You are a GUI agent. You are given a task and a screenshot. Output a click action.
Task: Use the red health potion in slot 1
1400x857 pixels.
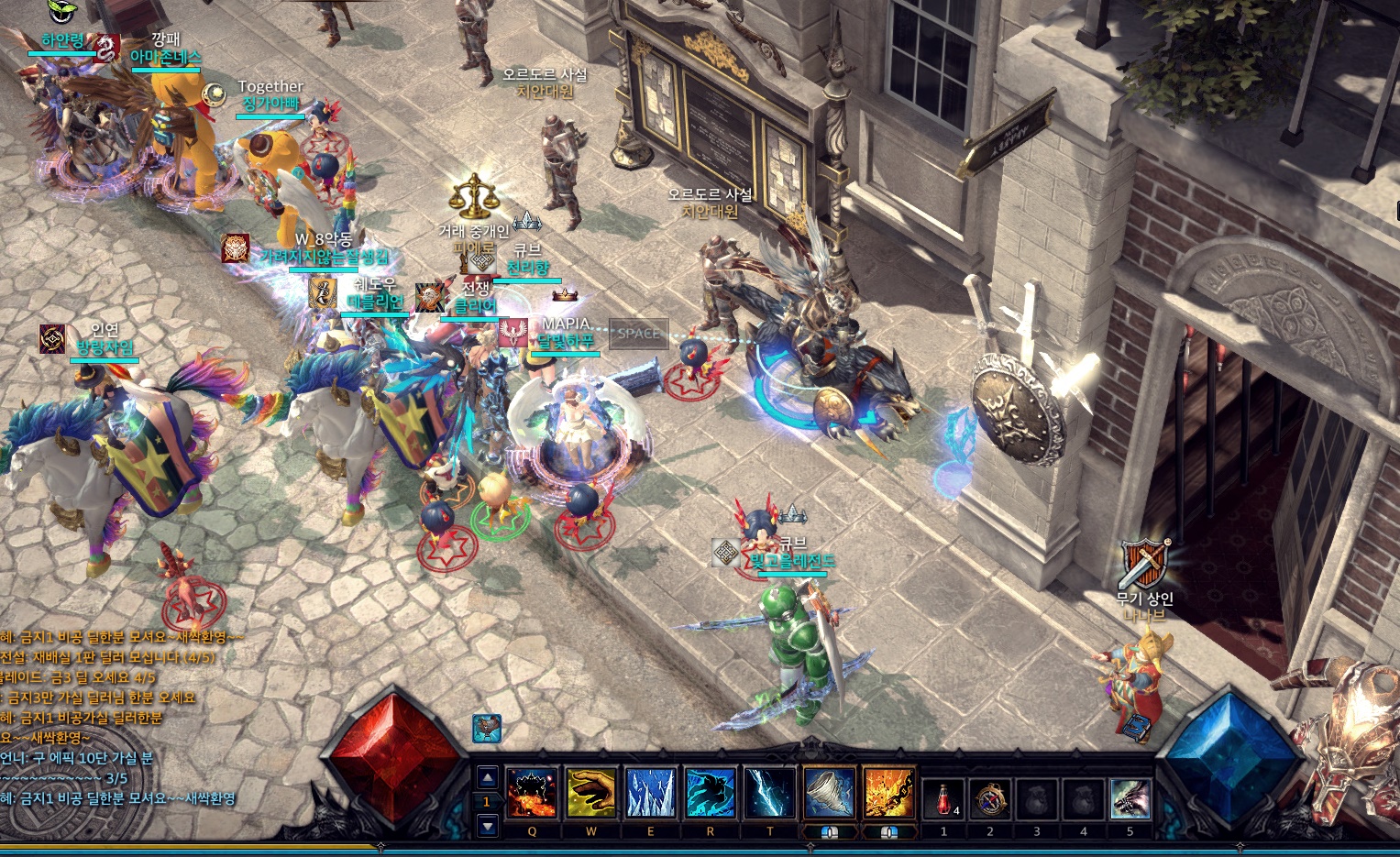(943, 799)
